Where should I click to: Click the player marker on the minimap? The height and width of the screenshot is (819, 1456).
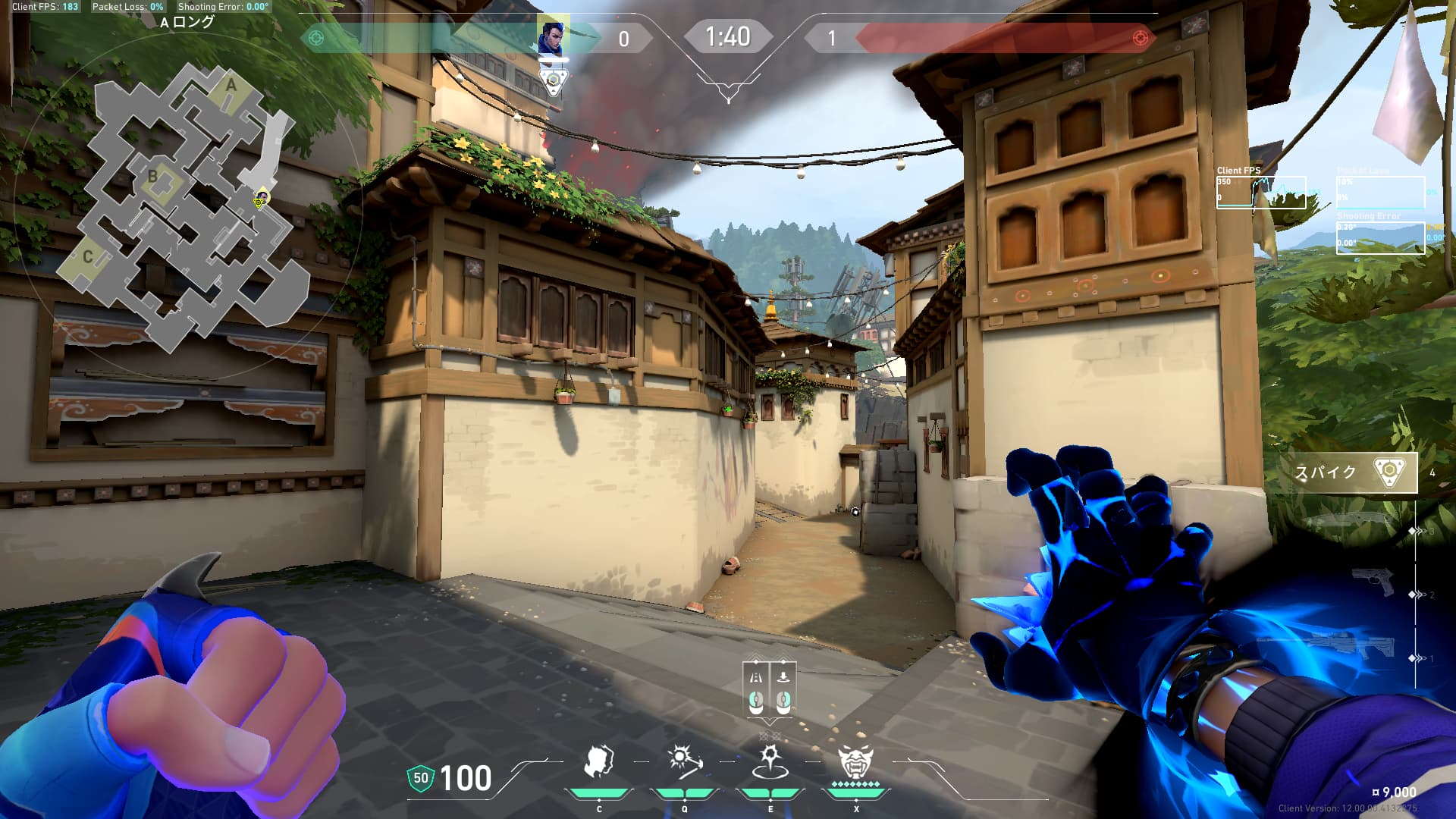point(261,199)
